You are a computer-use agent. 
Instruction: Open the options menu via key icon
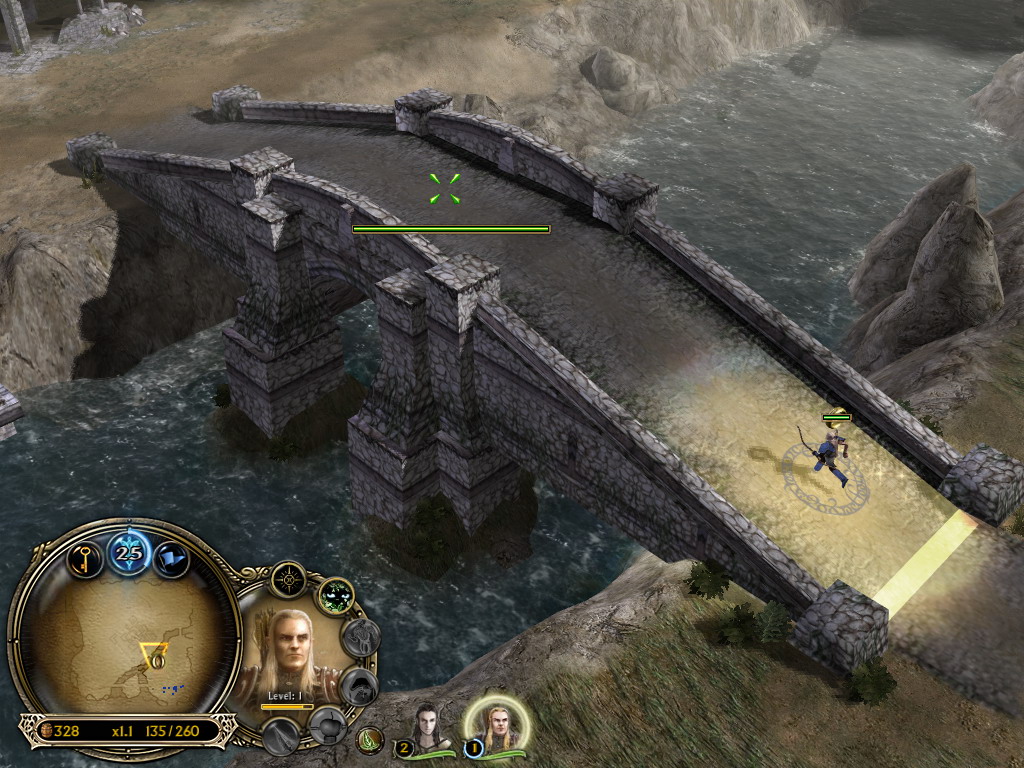[85, 557]
